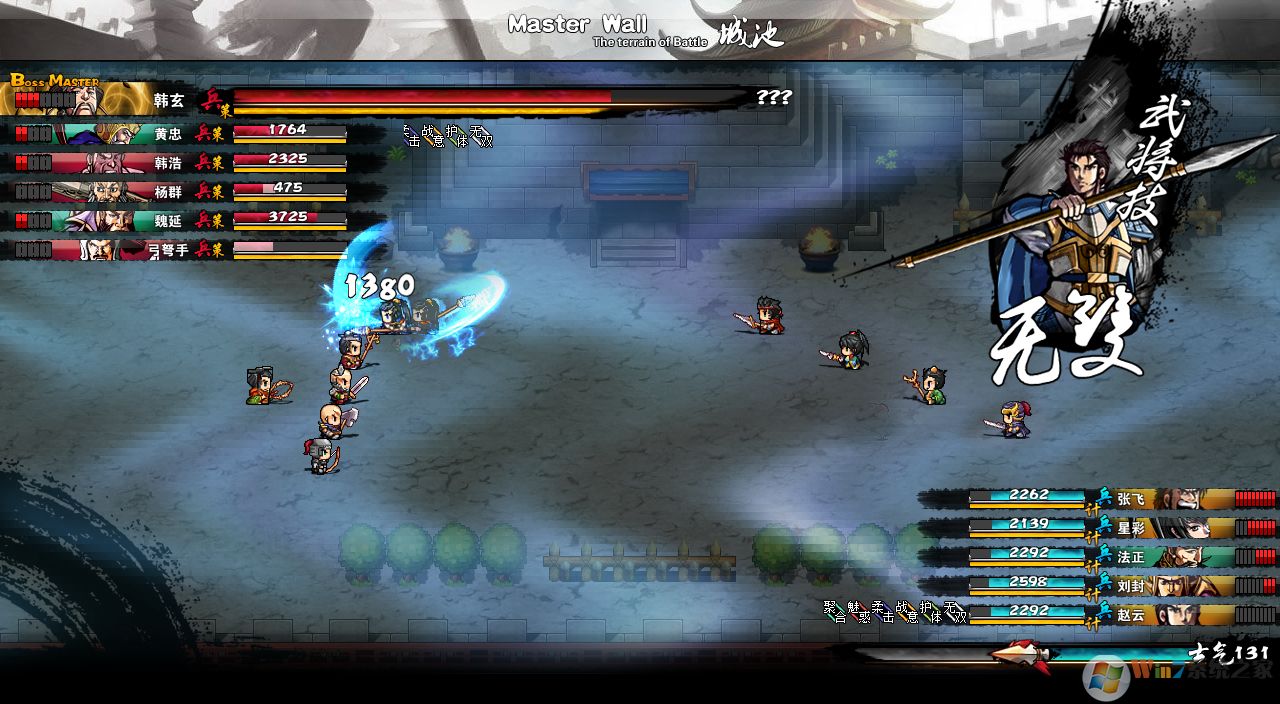This screenshot has height=704, width=1280.
Task: Click the 聚合 skill tag
Action: (x=834, y=611)
